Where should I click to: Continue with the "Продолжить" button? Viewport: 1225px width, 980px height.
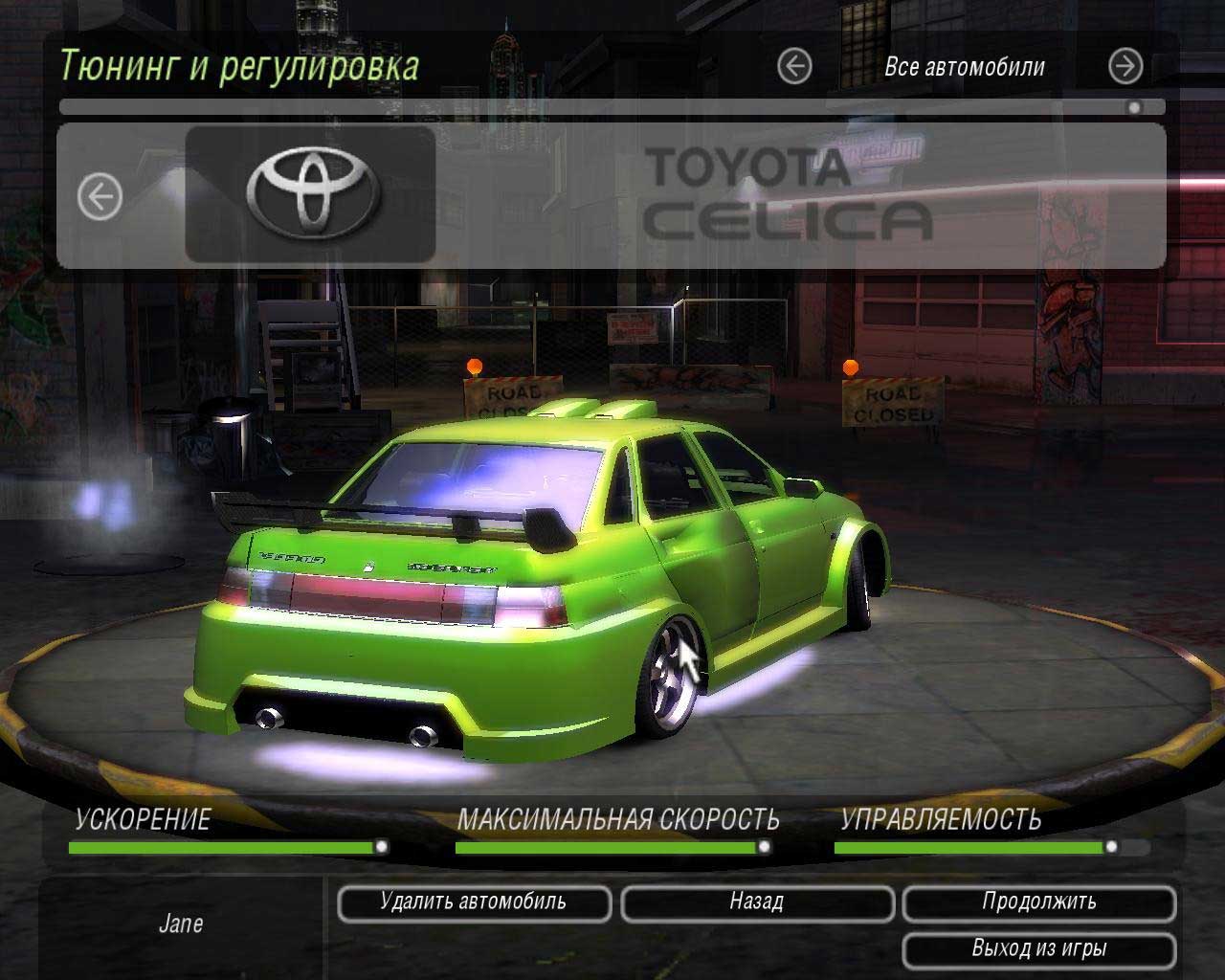[x=1038, y=902]
